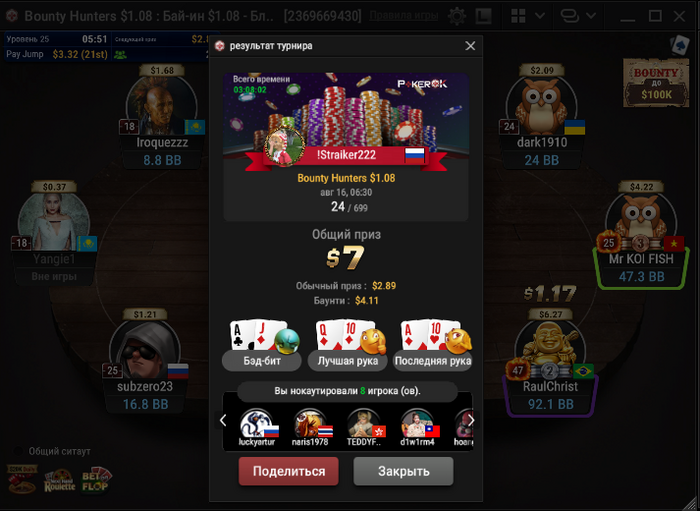Choose knocked-out player d1w1rm4 avatar
This screenshot has width=700, height=511.
[418, 424]
